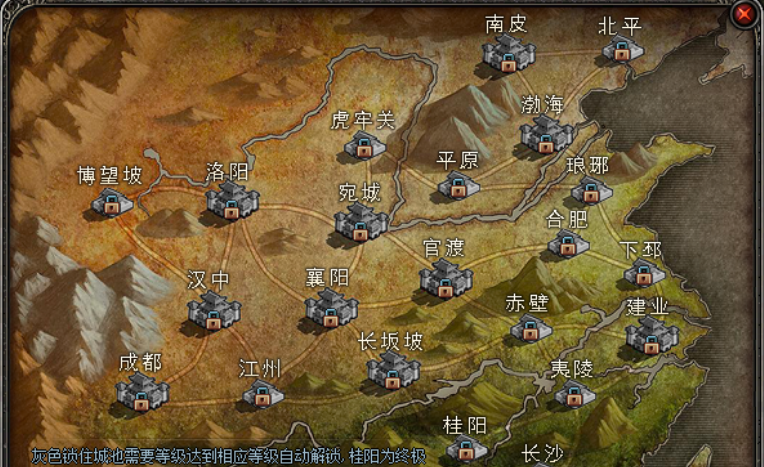
Task: Travel to 宛城 city
Action: [361, 221]
